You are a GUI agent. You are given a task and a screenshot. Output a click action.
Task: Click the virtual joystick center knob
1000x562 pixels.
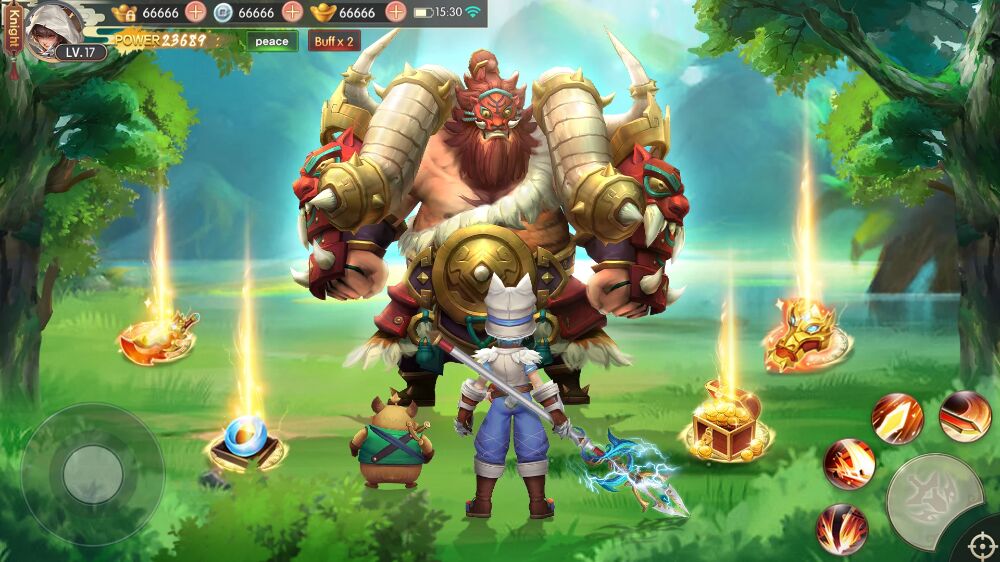93,474
